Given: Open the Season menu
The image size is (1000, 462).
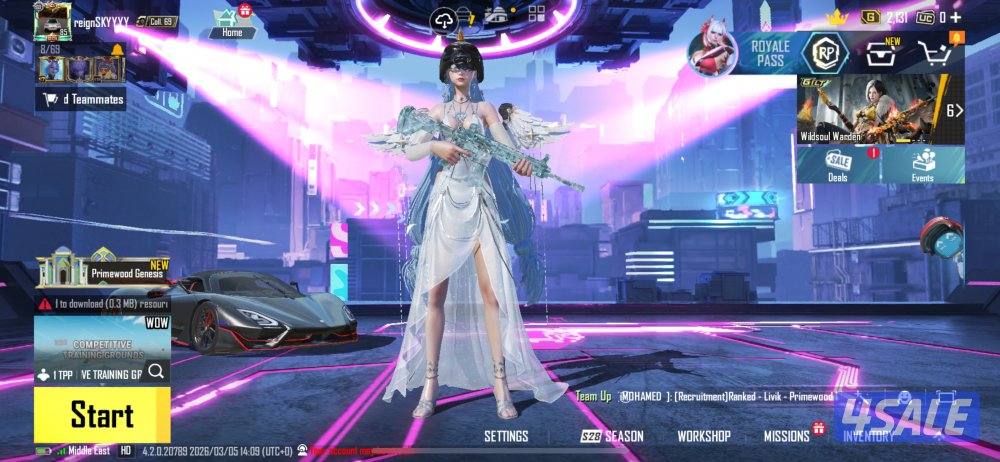Looking at the screenshot, I should [x=613, y=436].
